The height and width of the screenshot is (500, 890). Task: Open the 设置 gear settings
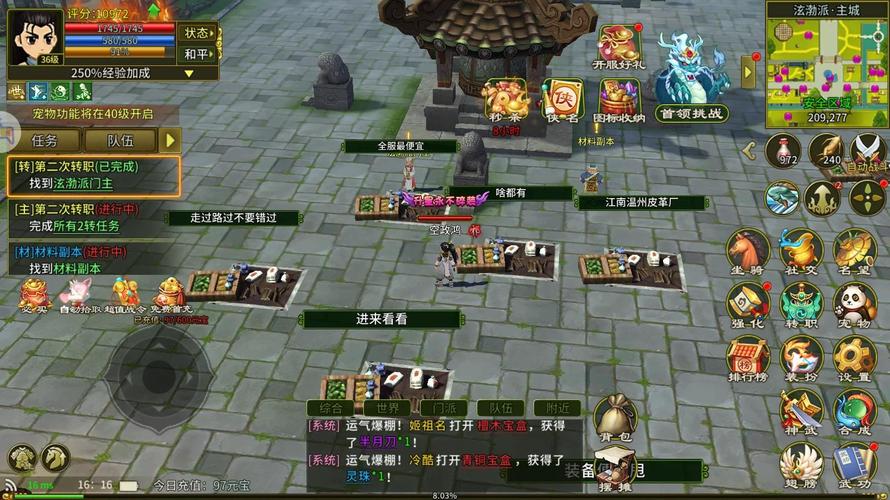pos(854,357)
